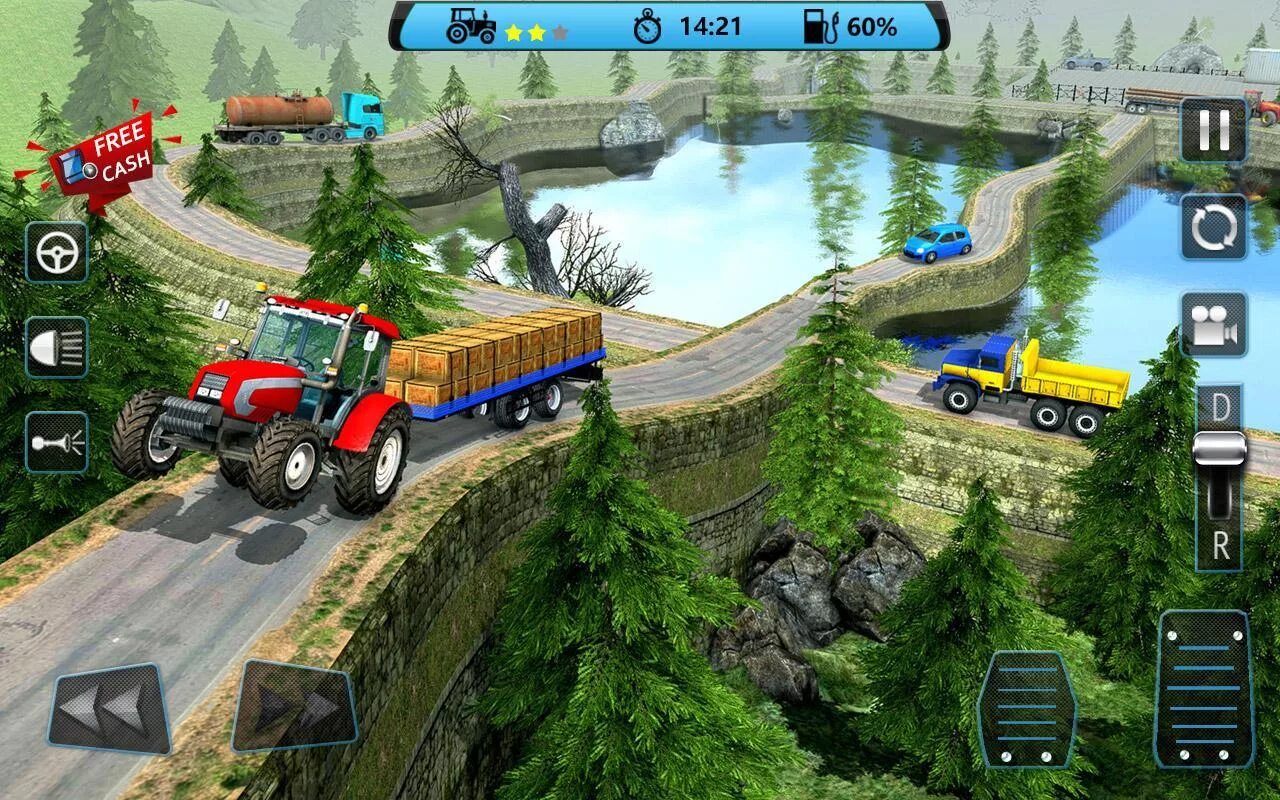Screen dimensions: 1280x800
Task: Change controls using the steering wheel icon
Action: pyautogui.click(x=56, y=252)
